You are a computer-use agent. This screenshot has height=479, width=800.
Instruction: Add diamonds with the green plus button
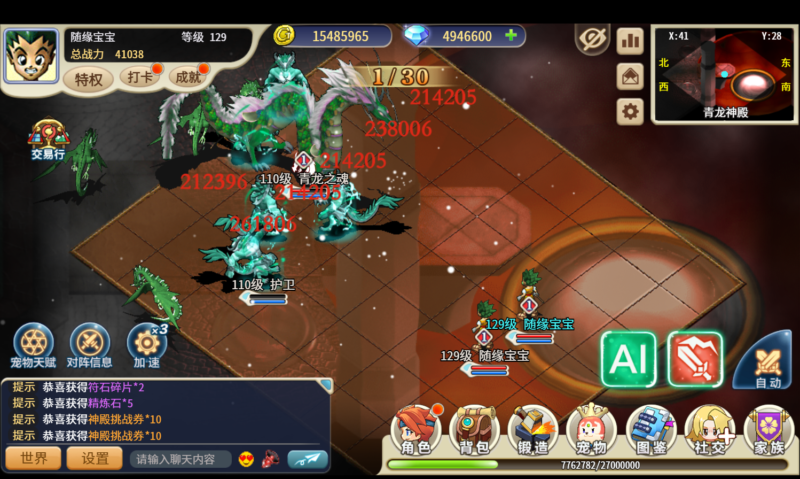pos(511,36)
